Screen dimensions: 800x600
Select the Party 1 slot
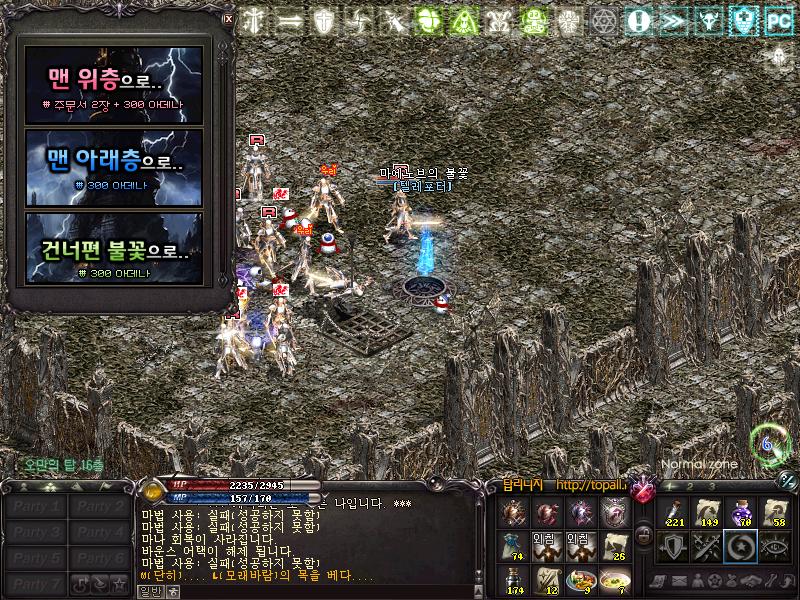click(36, 507)
